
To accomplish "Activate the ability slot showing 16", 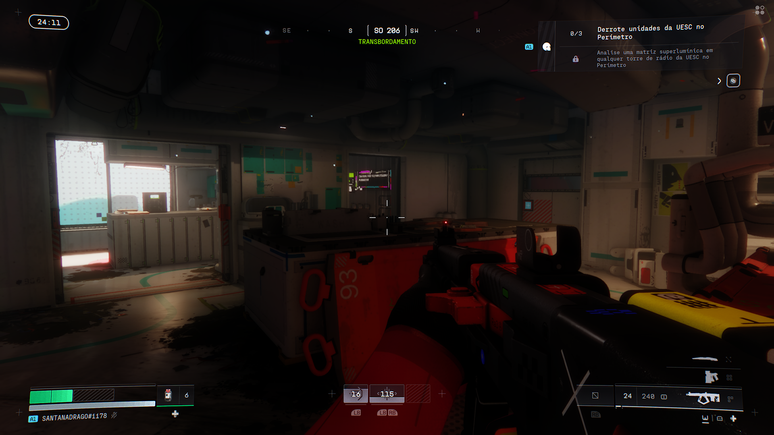I will tap(355, 395).
